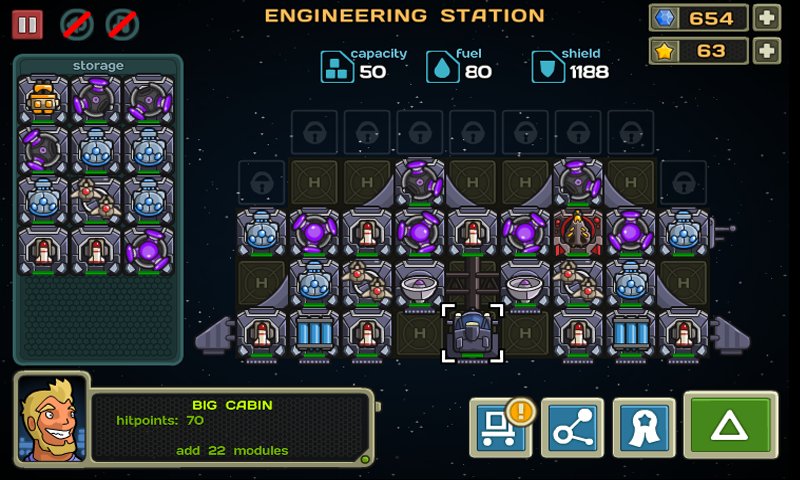Toggle the muted music note icon
This screenshot has width=800, height=480.
pyautogui.click(x=122, y=24)
